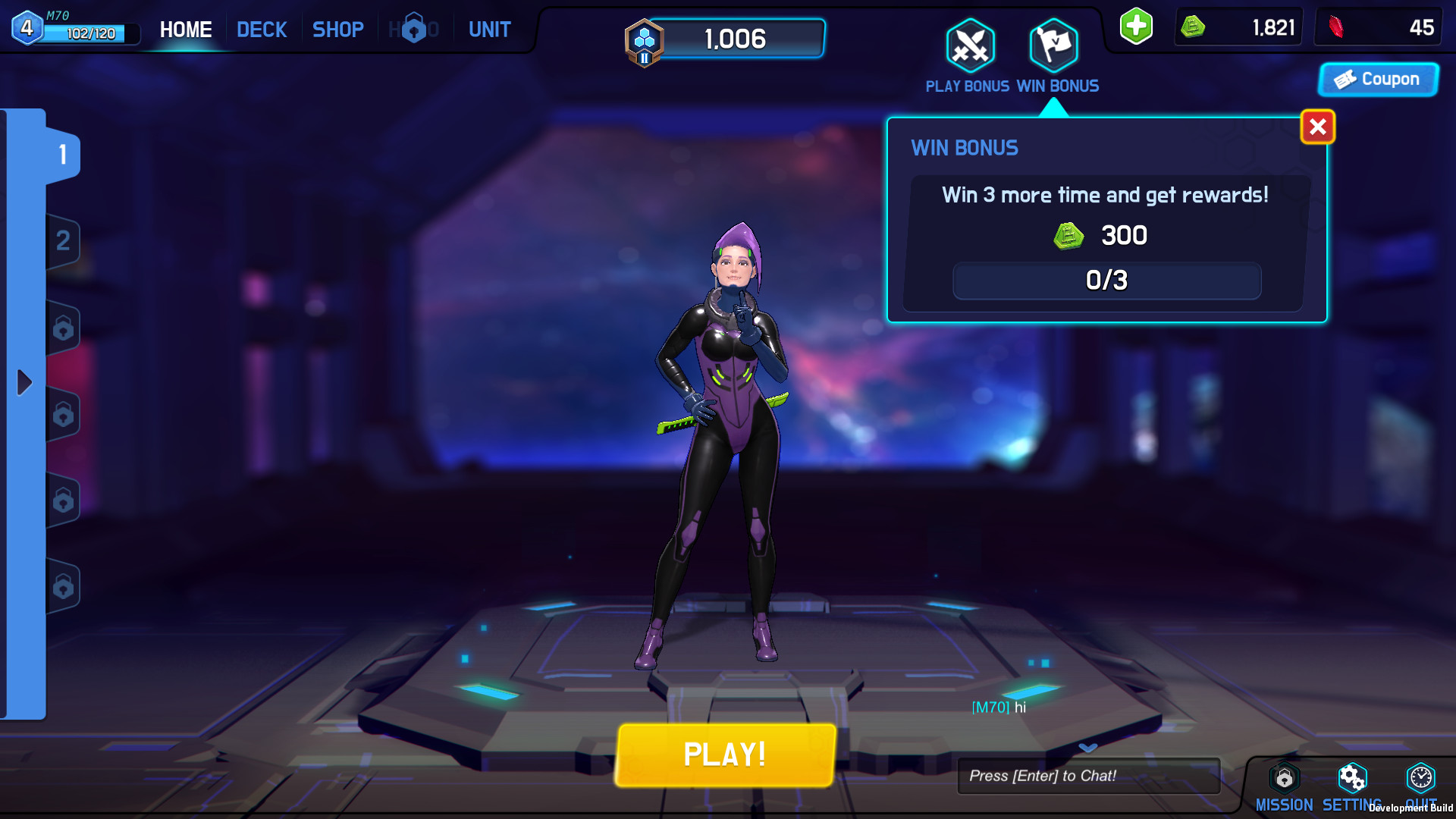
Task: Click the chat input field
Action: (1089, 775)
